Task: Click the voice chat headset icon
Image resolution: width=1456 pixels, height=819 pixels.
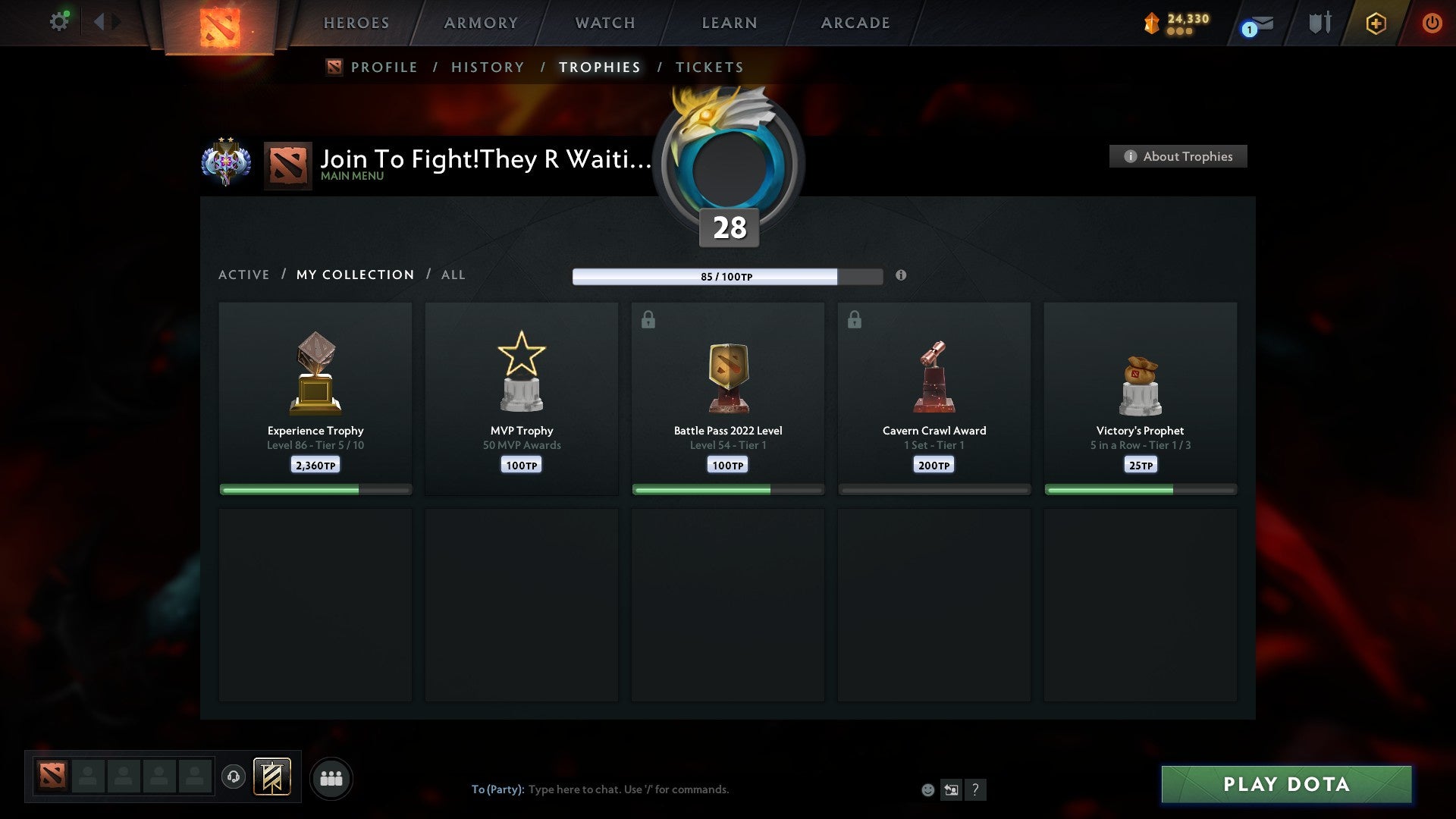Action: pyautogui.click(x=234, y=777)
